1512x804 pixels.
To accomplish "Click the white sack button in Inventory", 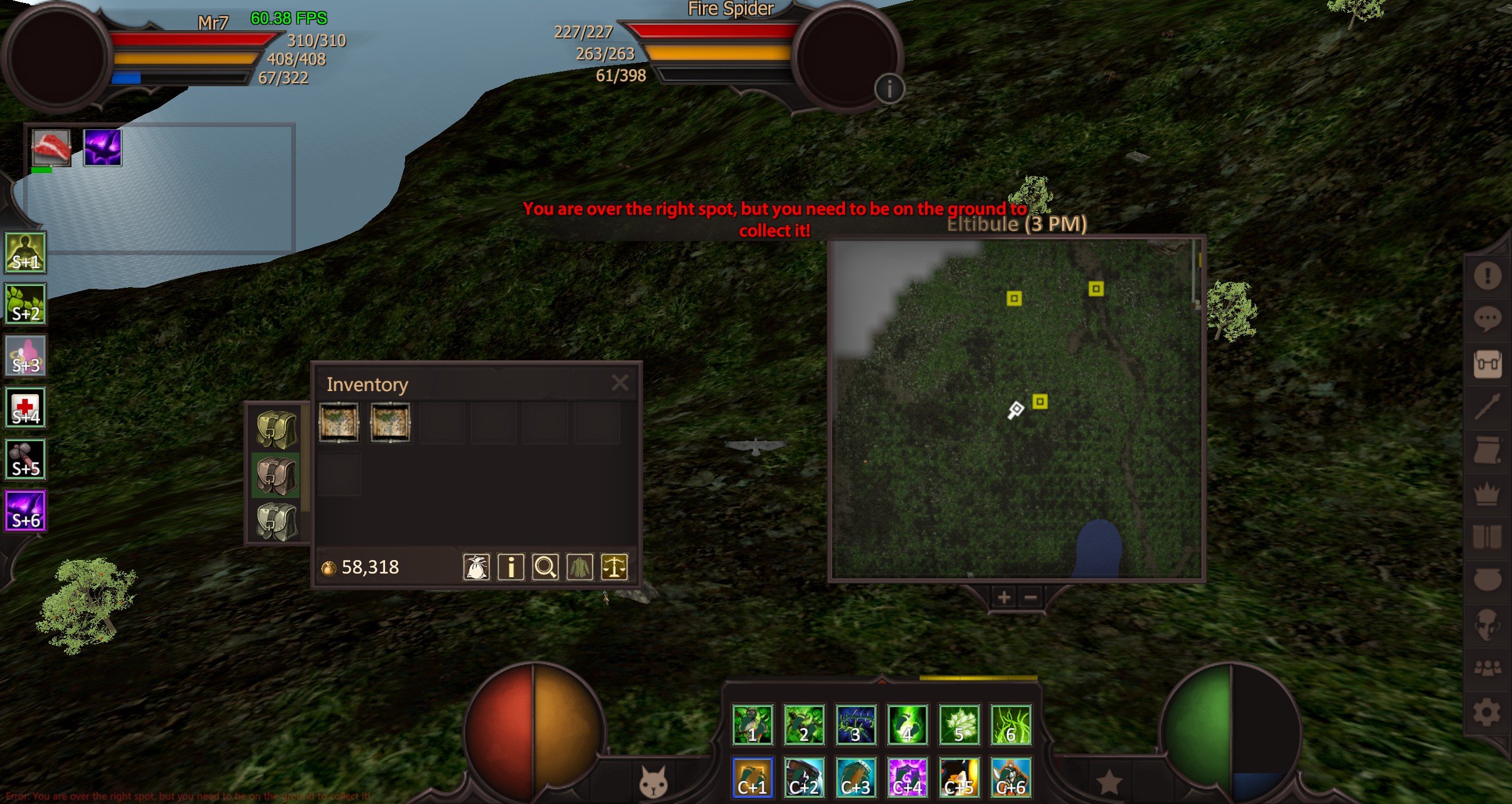I will tap(476, 567).
